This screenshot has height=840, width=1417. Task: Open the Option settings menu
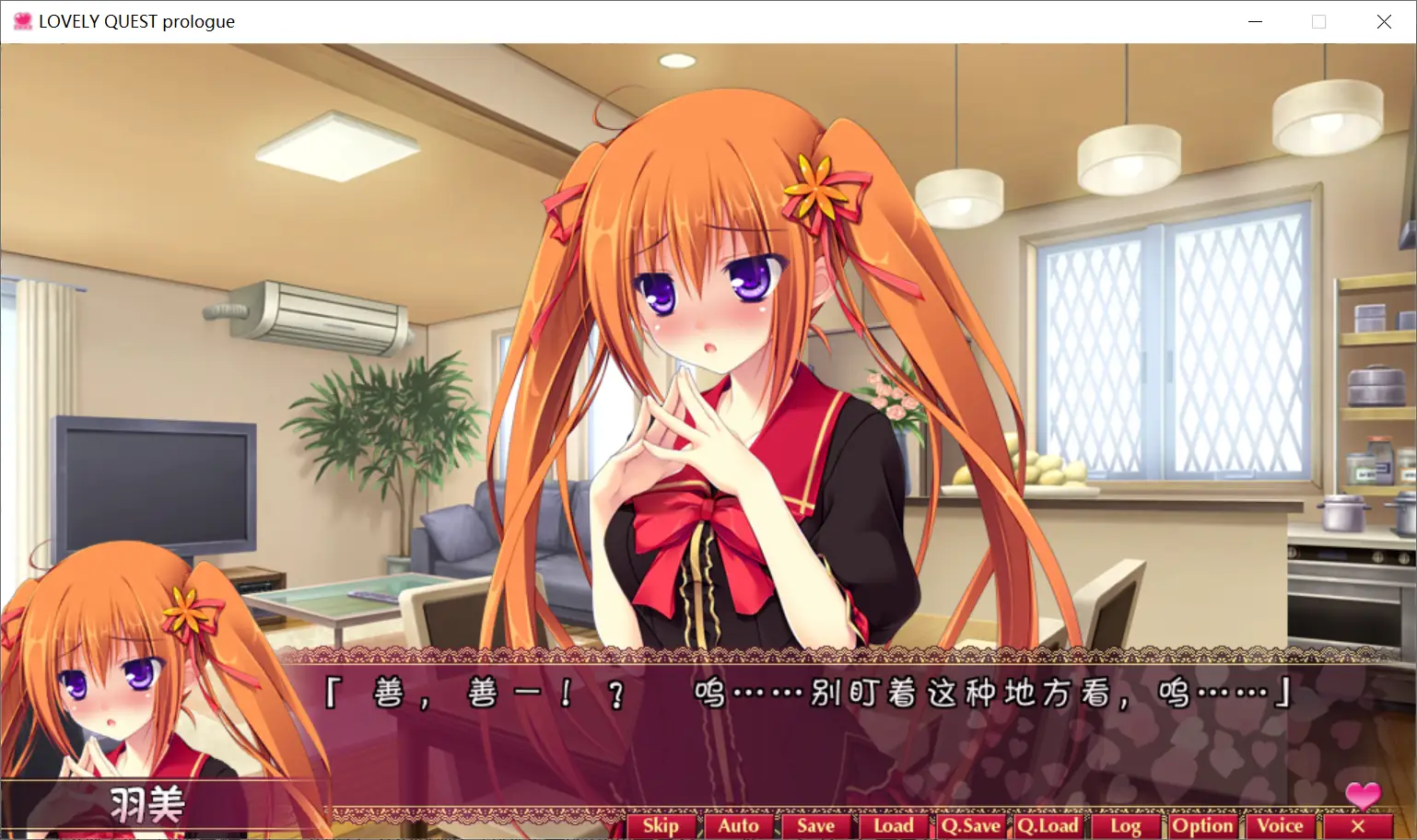coord(1203,825)
